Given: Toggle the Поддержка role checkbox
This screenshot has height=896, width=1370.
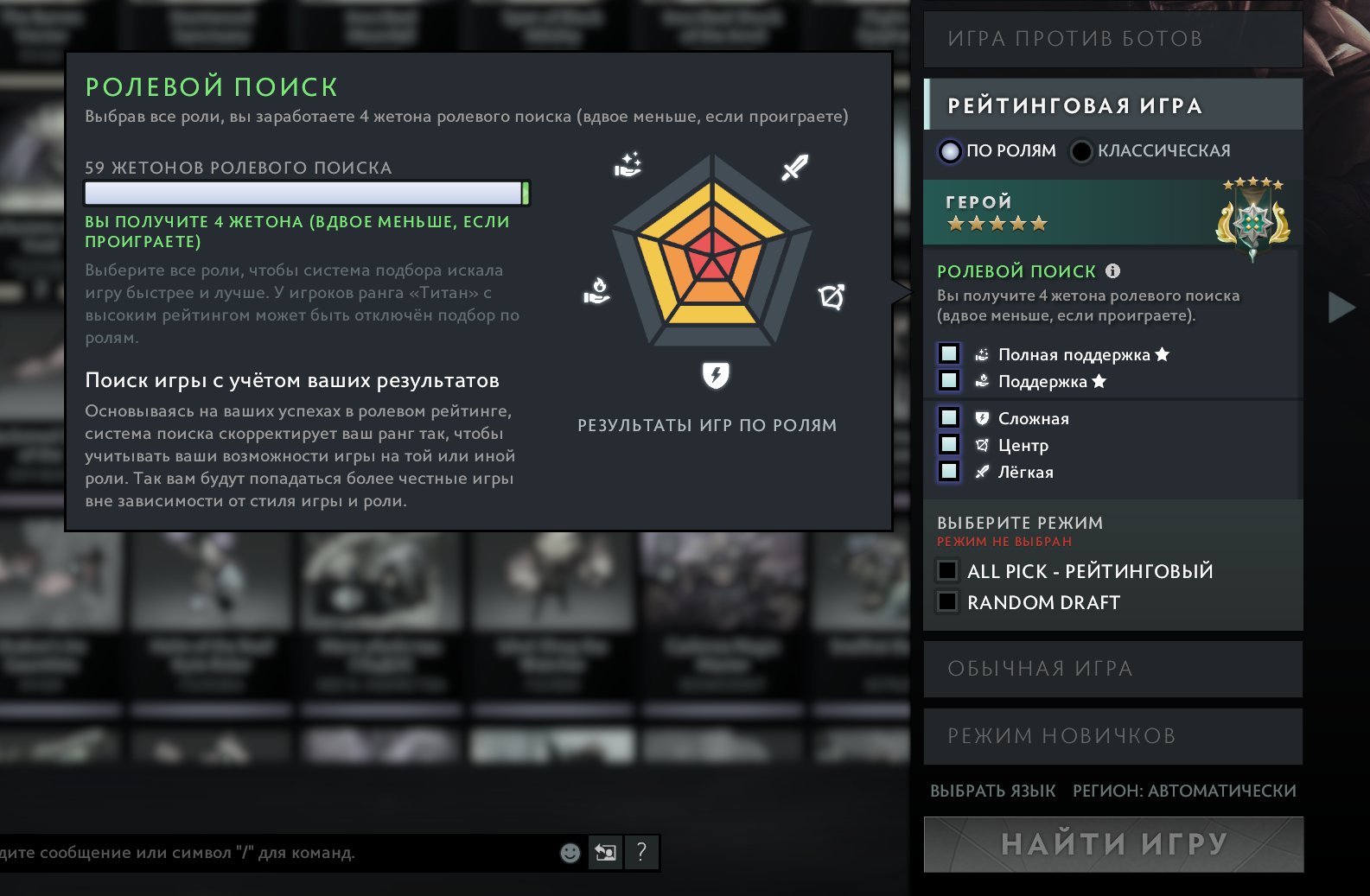Looking at the screenshot, I should [x=949, y=381].
